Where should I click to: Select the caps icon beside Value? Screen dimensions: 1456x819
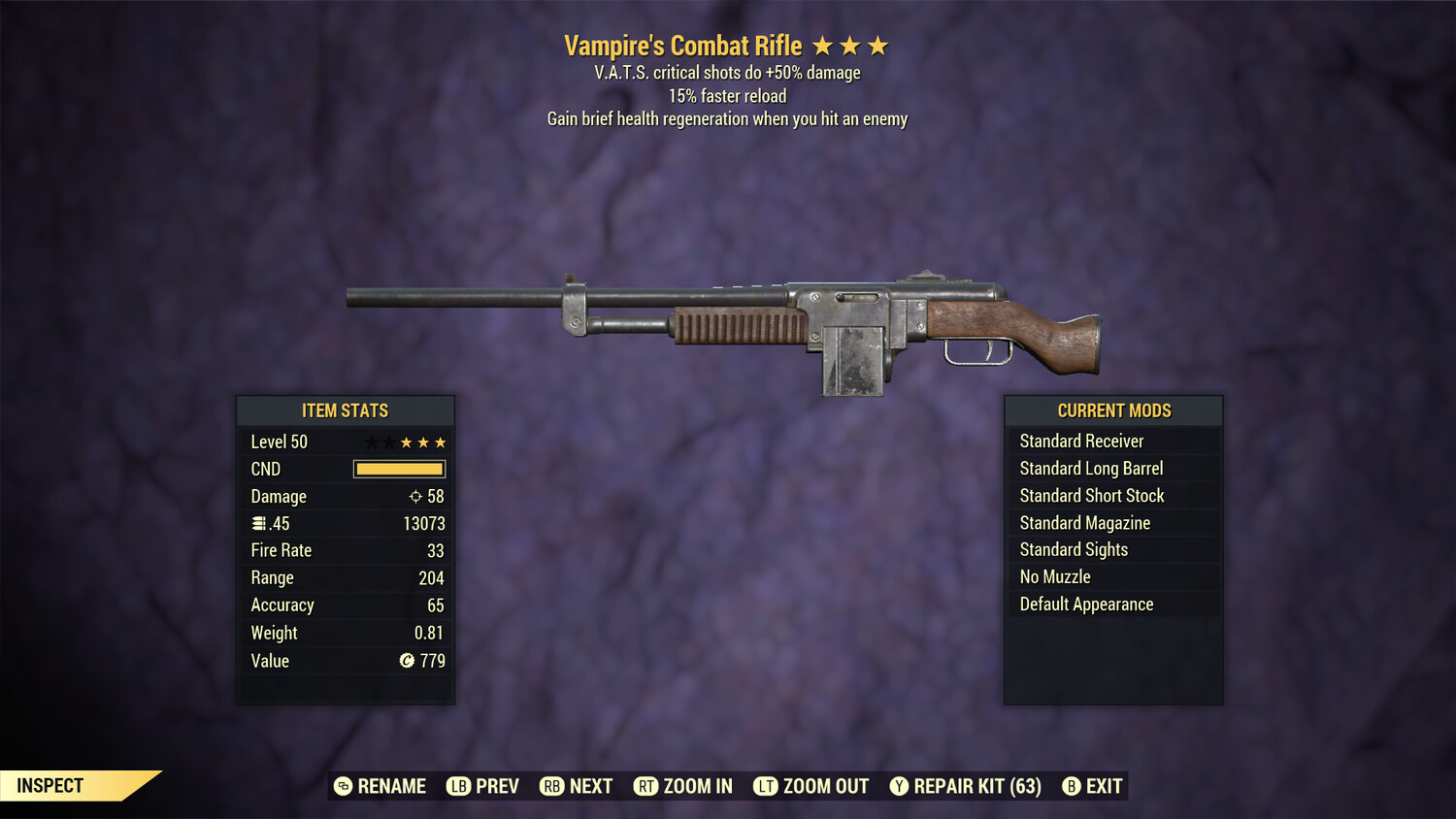coord(407,661)
